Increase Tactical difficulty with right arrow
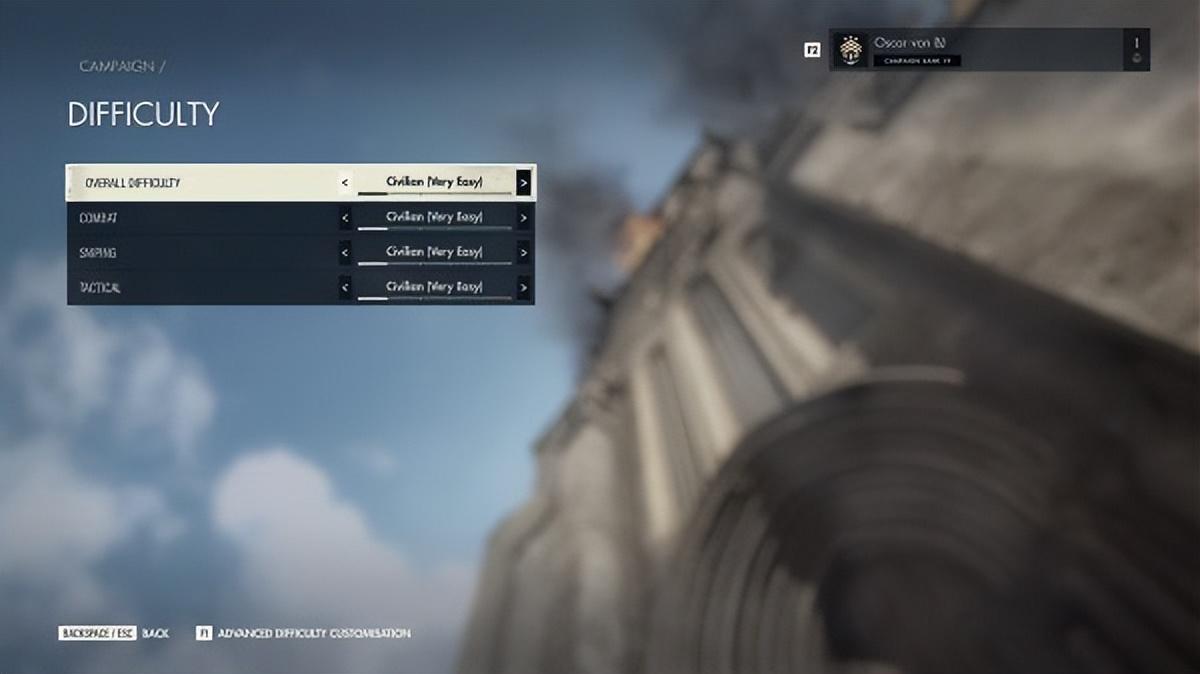The image size is (1200, 674). tap(523, 288)
